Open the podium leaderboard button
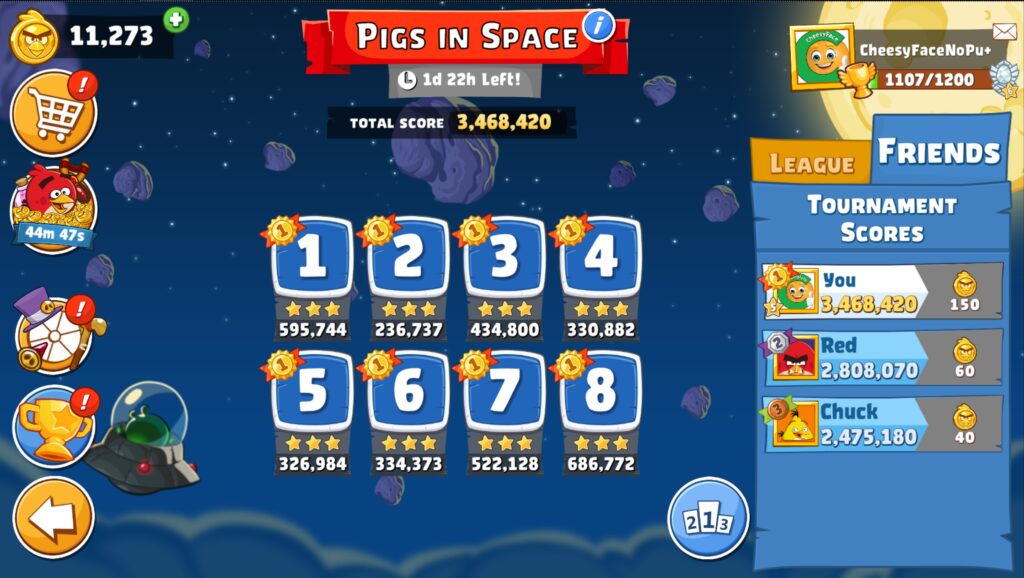 tap(708, 518)
